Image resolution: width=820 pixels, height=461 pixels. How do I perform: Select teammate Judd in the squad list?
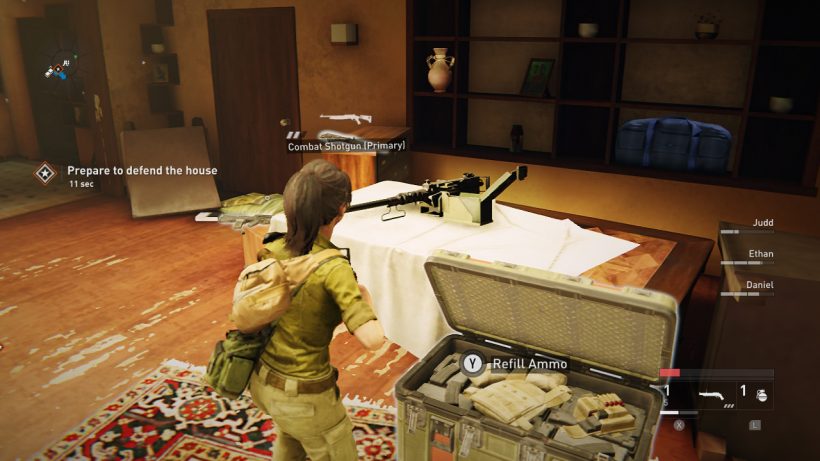761,224
